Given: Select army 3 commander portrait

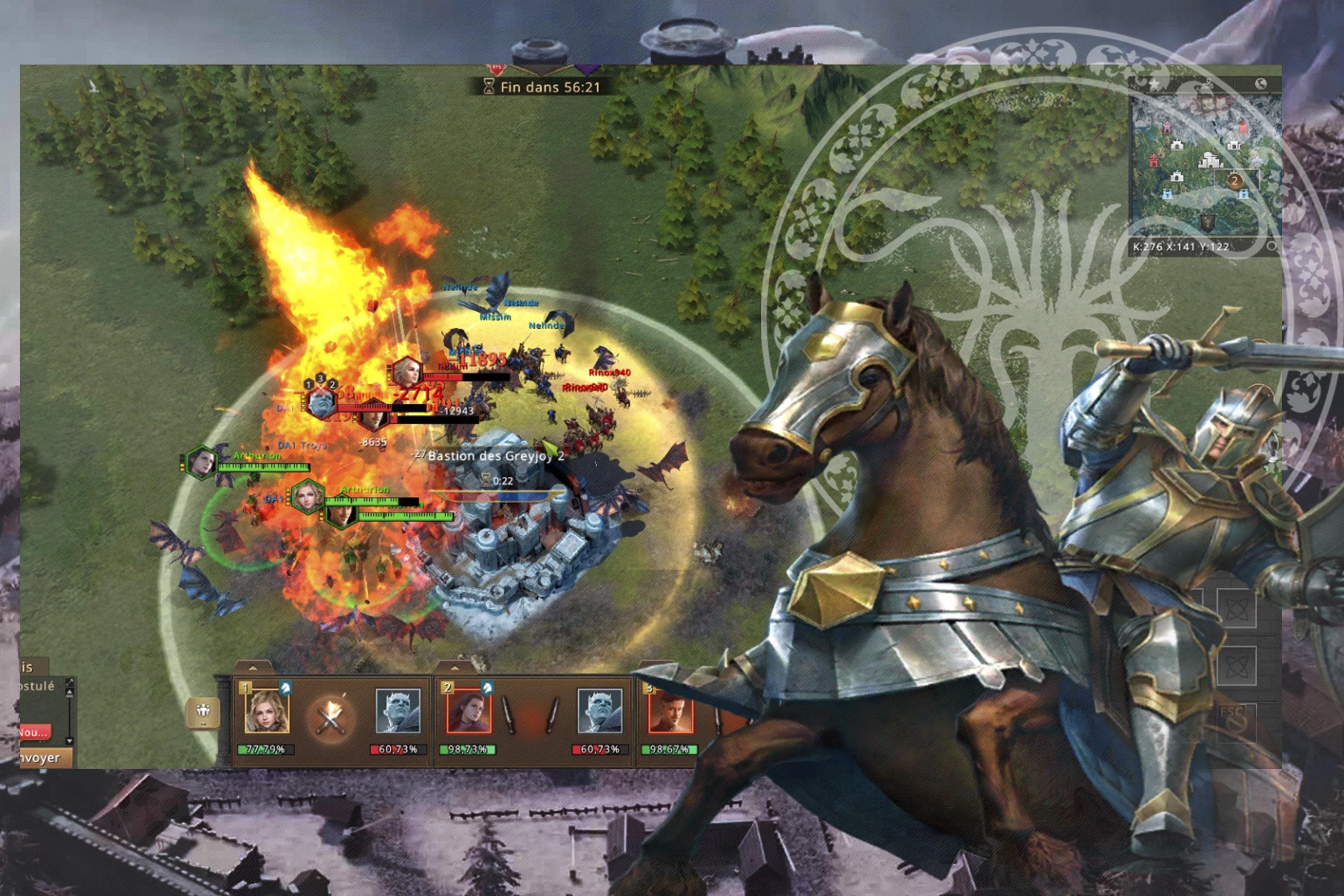Looking at the screenshot, I should (670, 711).
